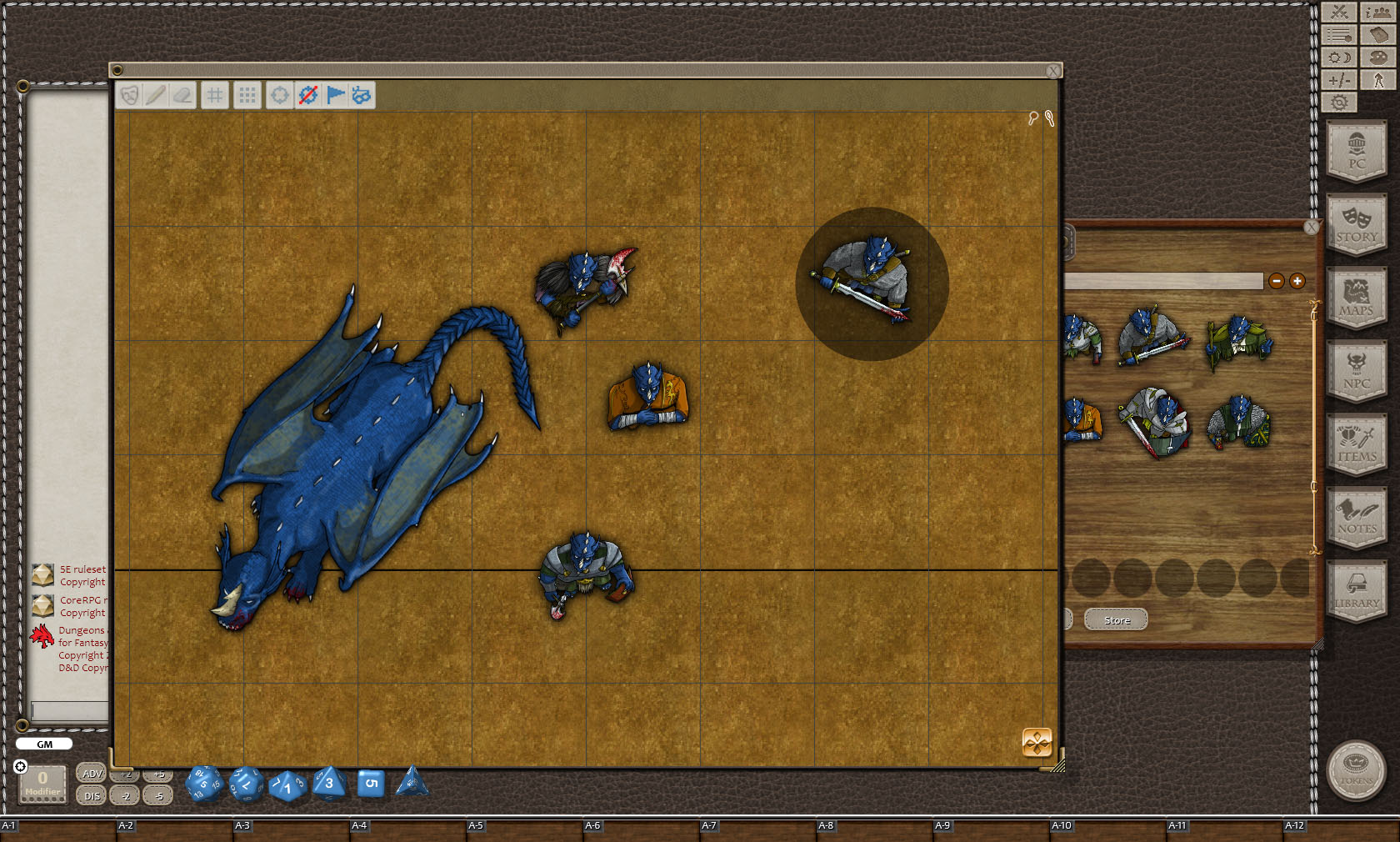Select the pencil drawing tool

[x=155, y=96]
